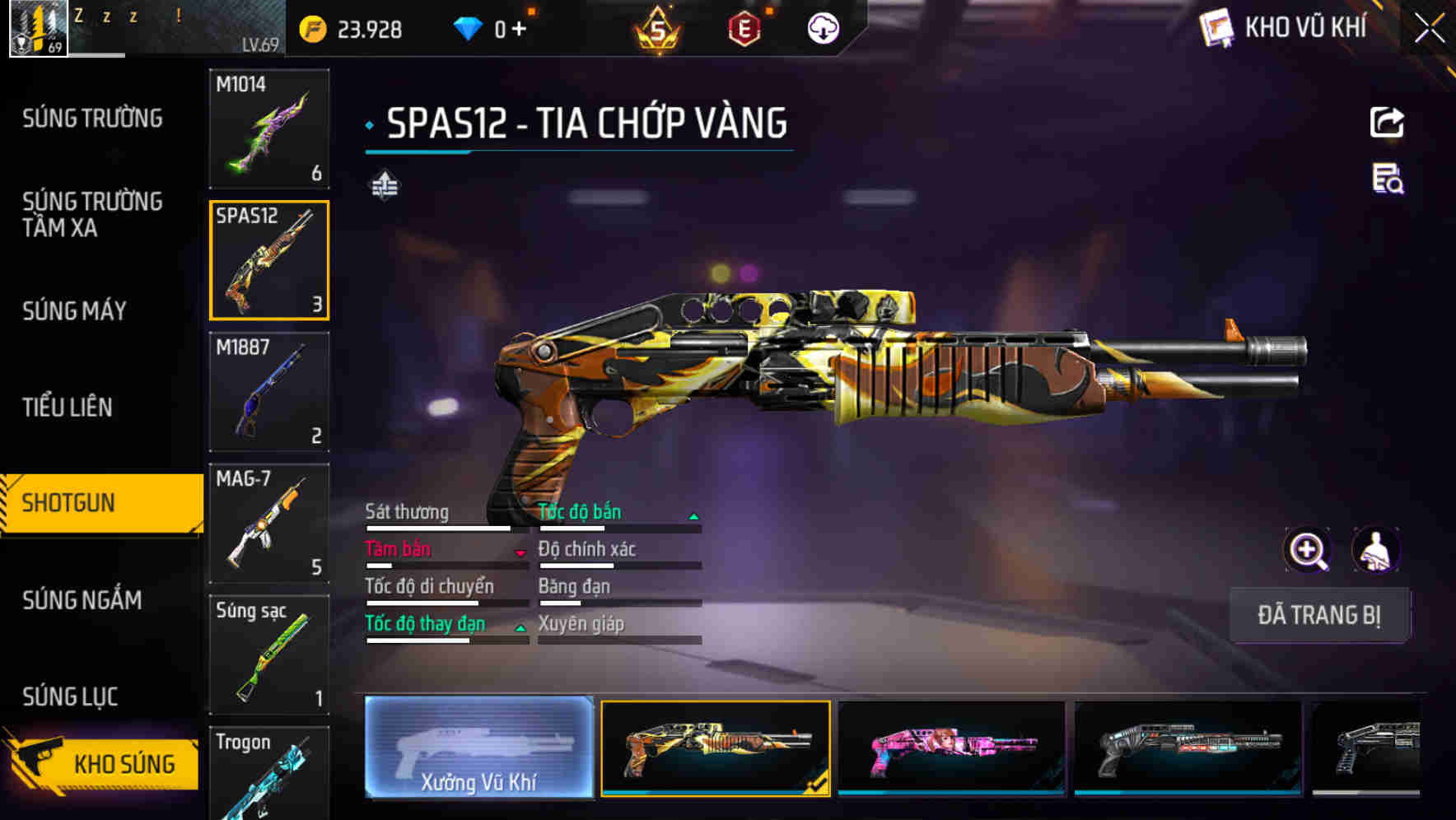Viewport: 1456px width, 820px height.
Task: Add diamonds with the plus button
Action: pos(519,30)
